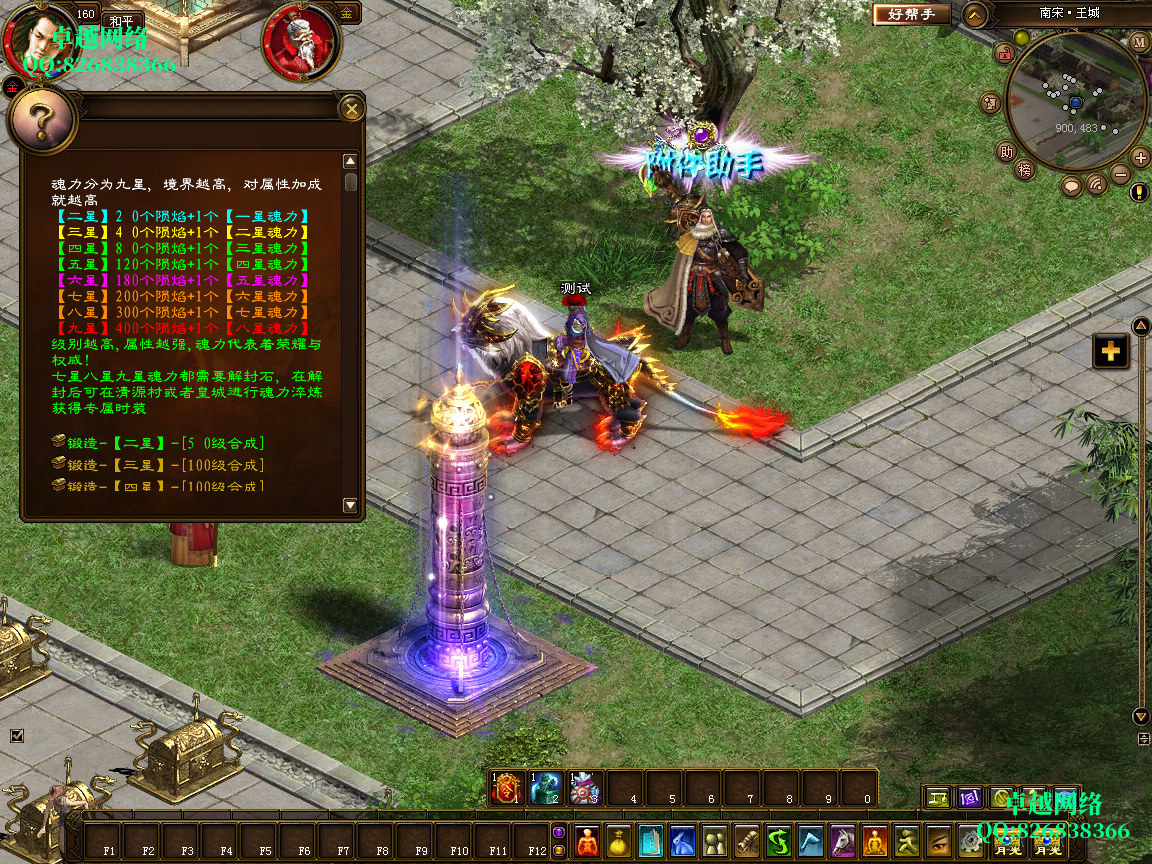This screenshot has height=864, width=1152.
Task: Open the horse mount icon in bottom toolbar
Action: [x=842, y=842]
